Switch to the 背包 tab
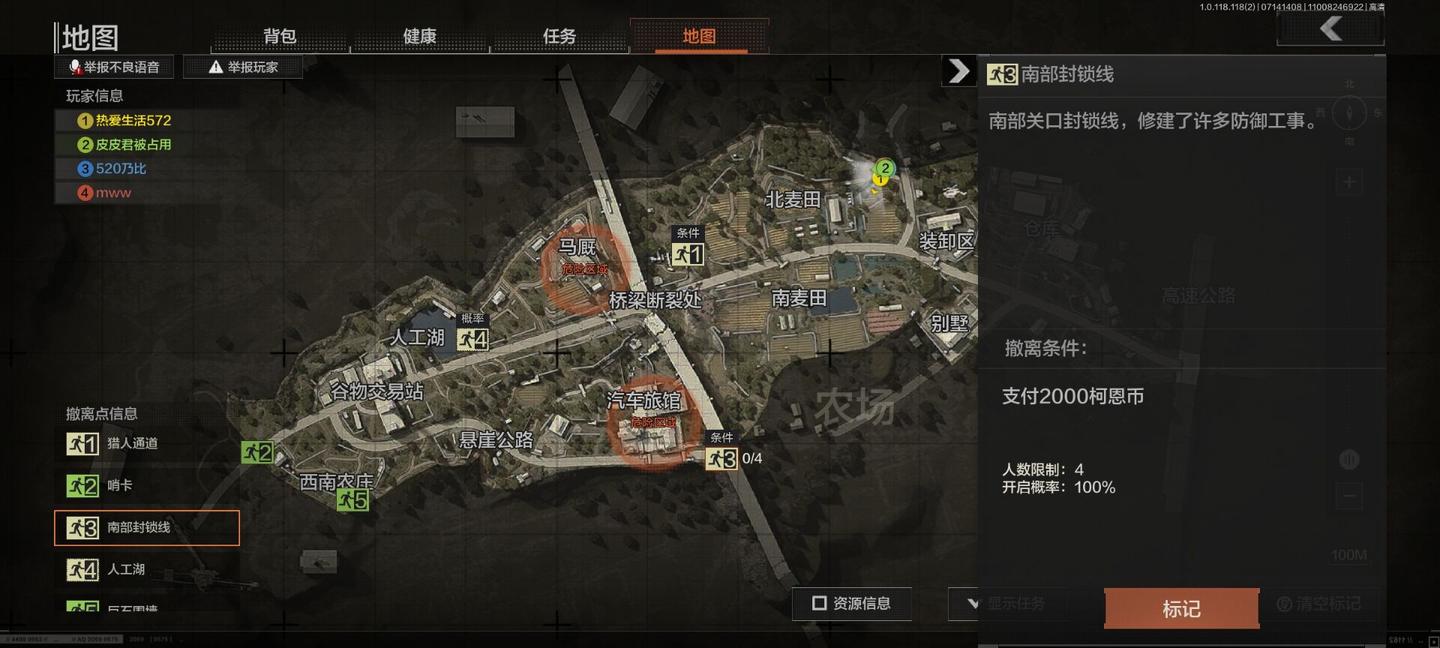 click(280, 36)
